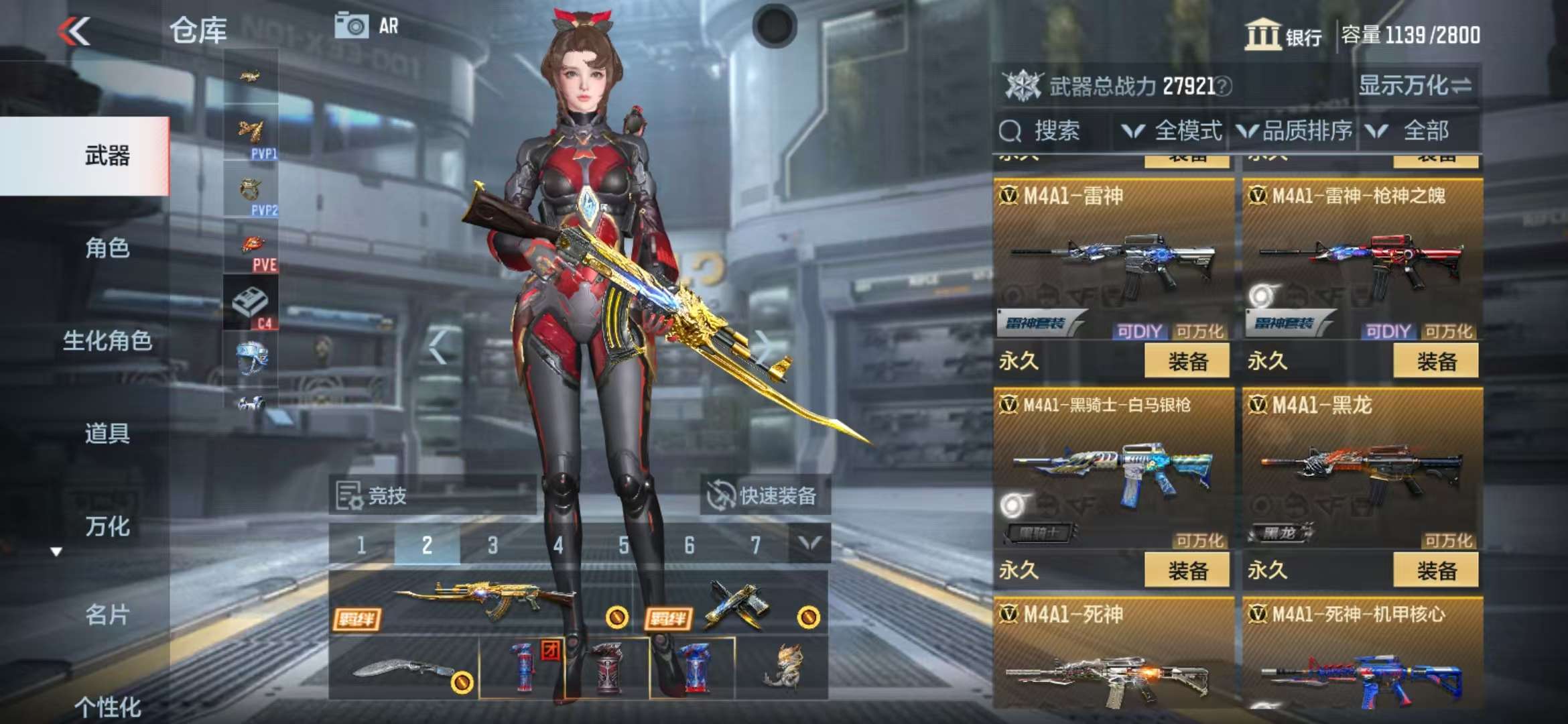Open the AR camera view
This screenshot has height=724, width=1568.
pyautogui.click(x=367, y=27)
